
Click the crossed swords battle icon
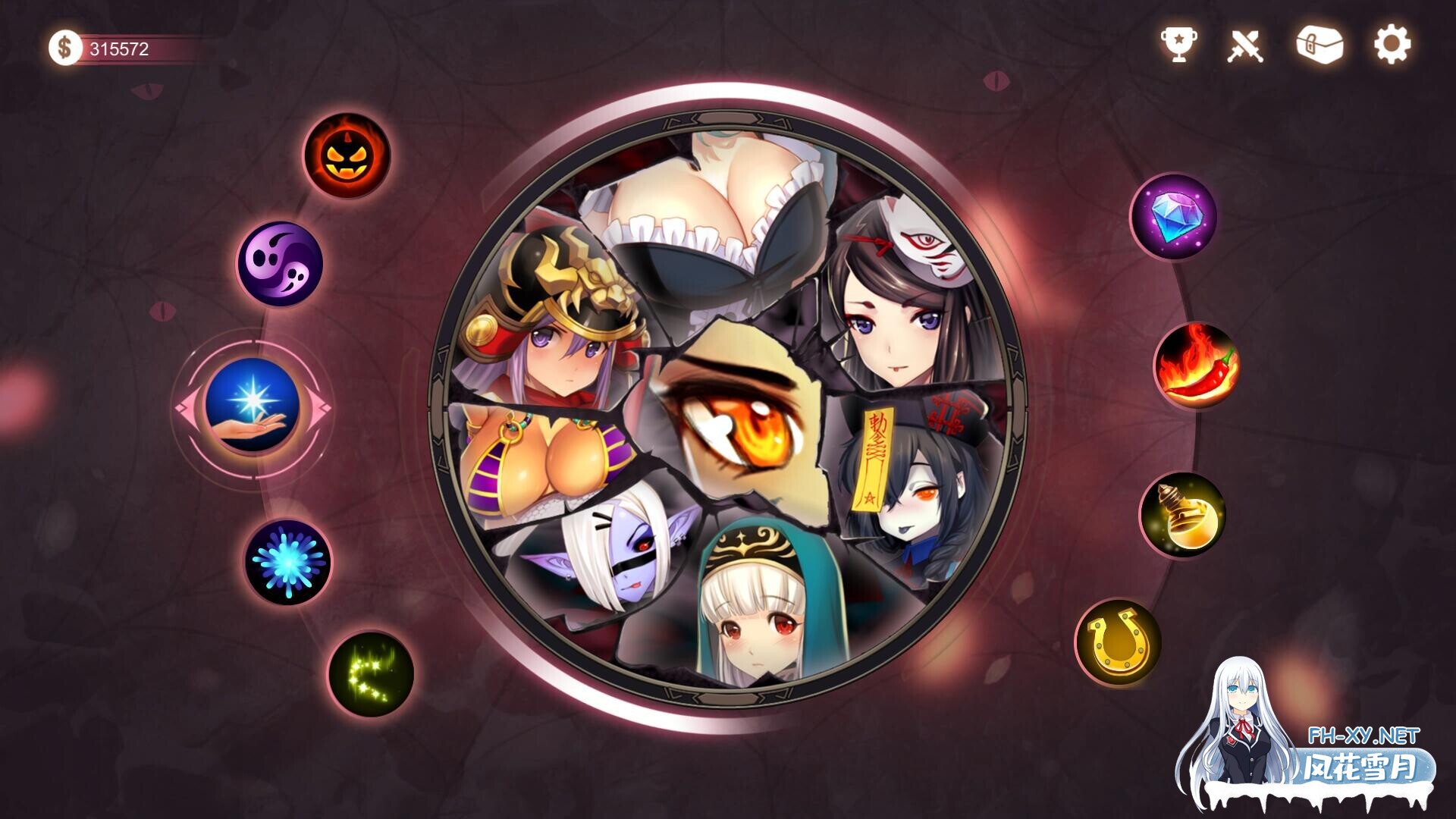1247,47
